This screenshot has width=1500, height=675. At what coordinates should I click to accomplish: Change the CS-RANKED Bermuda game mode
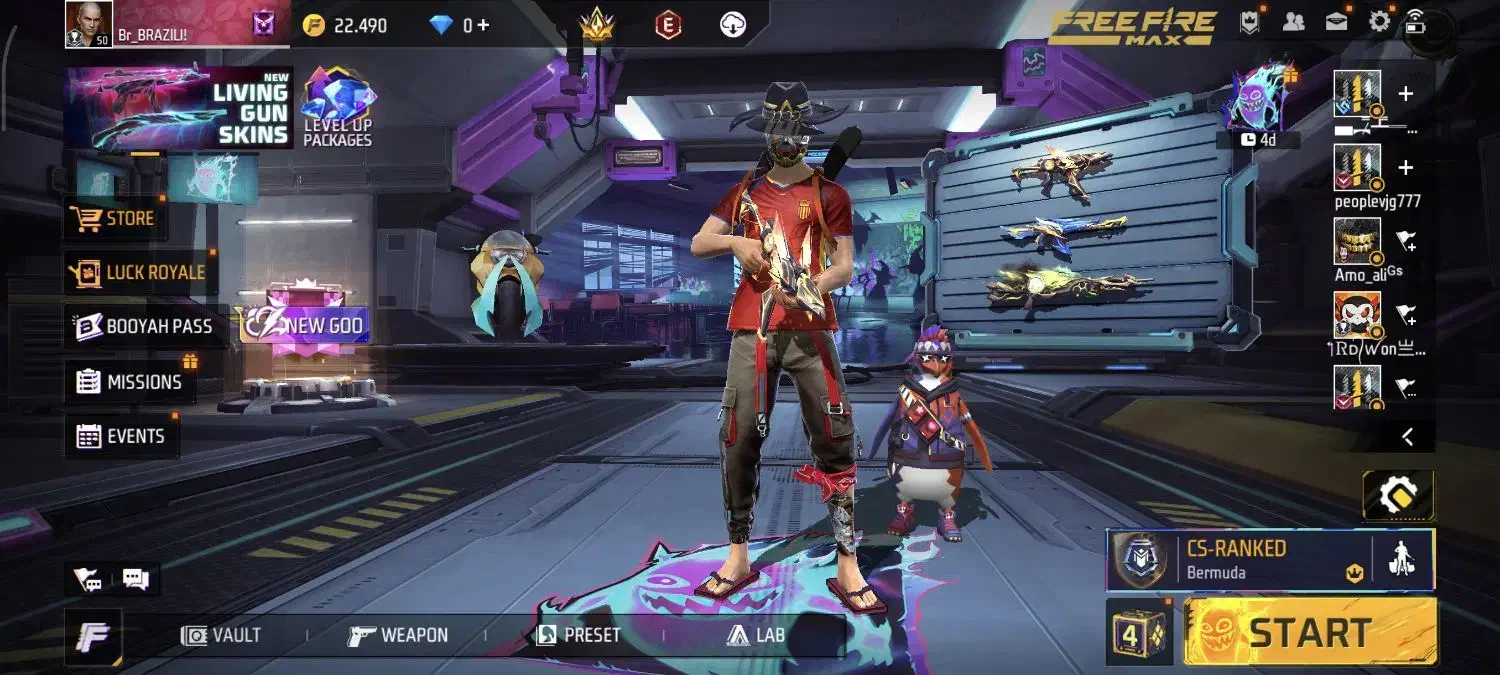[1238, 560]
